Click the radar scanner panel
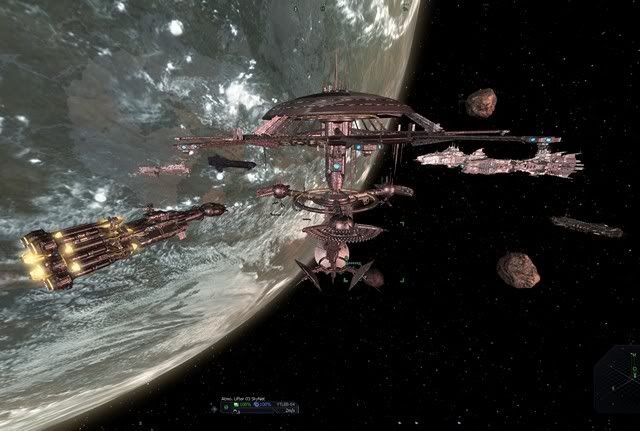The height and width of the screenshot is (431, 640). click(617, 387)
